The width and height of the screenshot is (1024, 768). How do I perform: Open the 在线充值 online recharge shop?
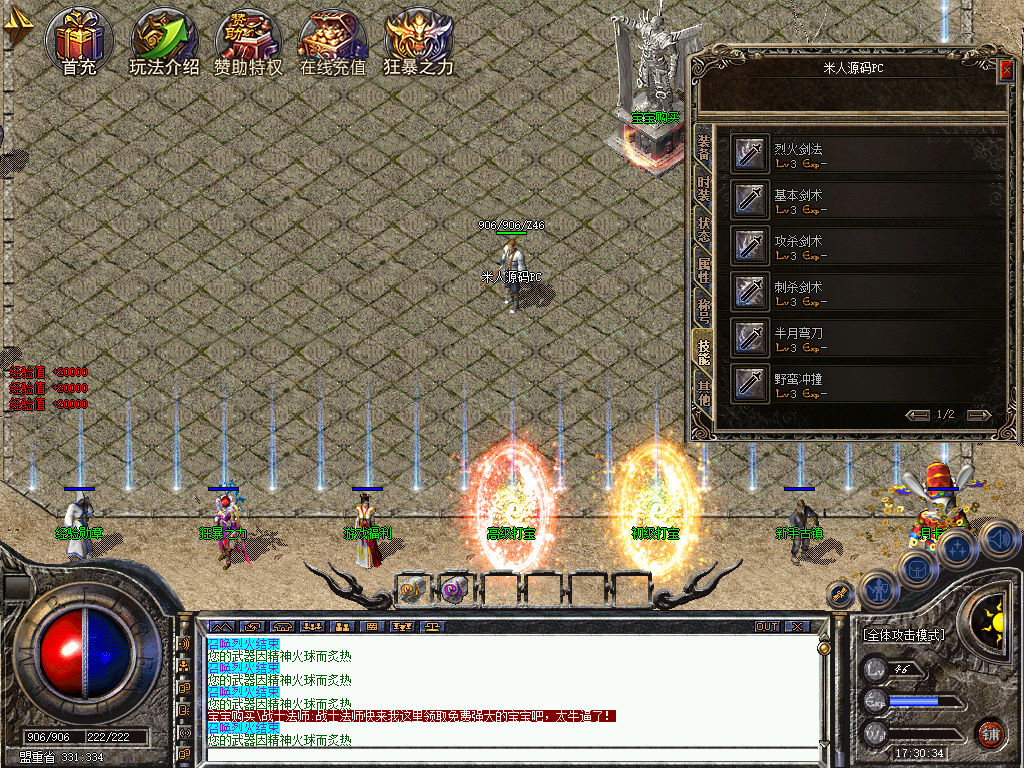point(333,40)
